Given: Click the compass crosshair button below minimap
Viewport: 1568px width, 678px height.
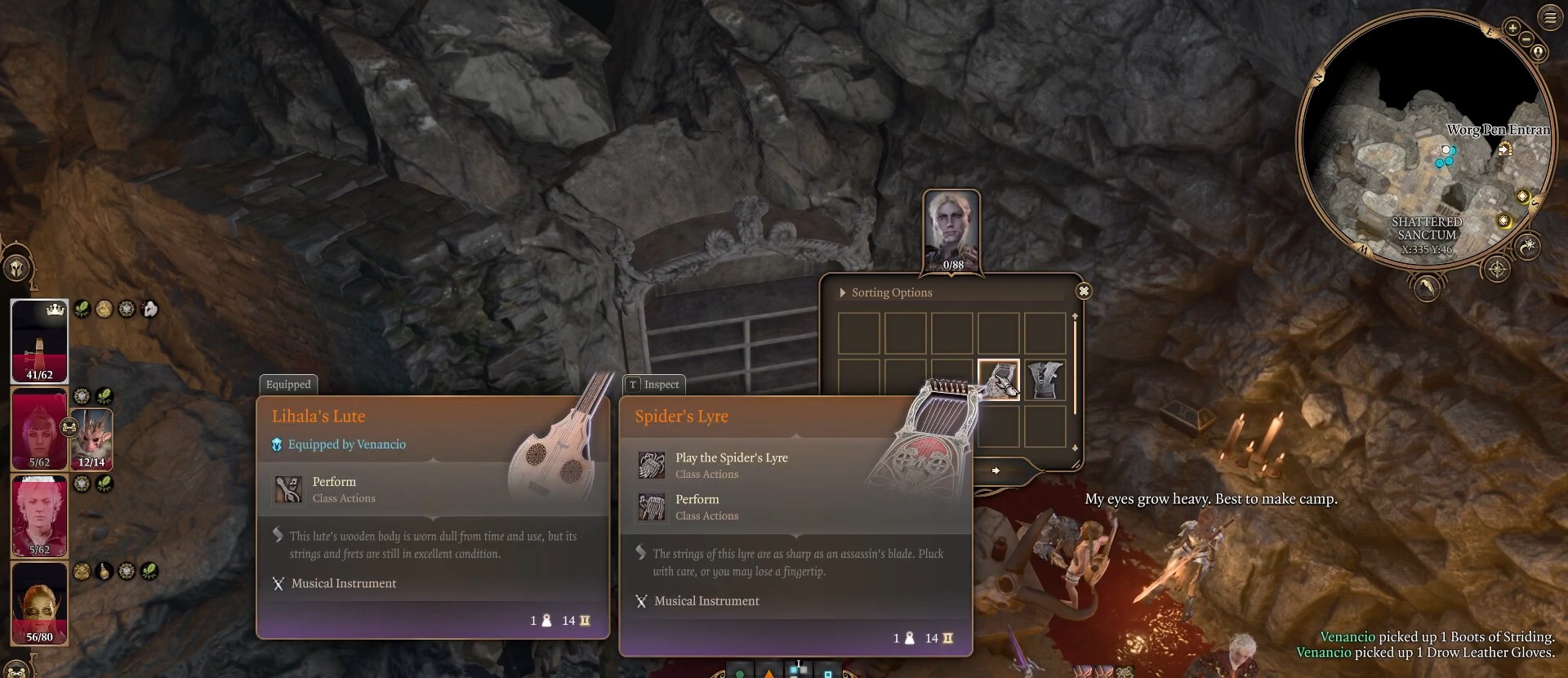Looking at the screenshot, I should [1496, 270].
